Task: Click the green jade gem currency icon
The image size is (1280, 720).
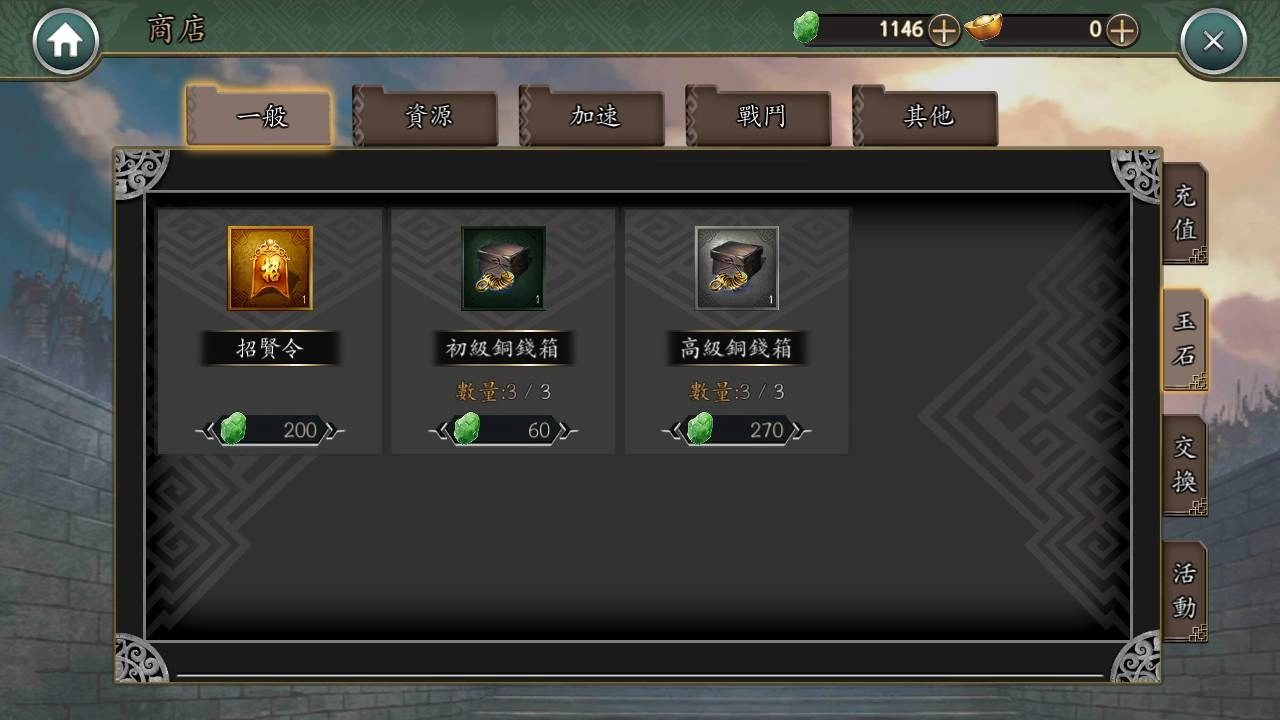Action: [x=808, y=29]
